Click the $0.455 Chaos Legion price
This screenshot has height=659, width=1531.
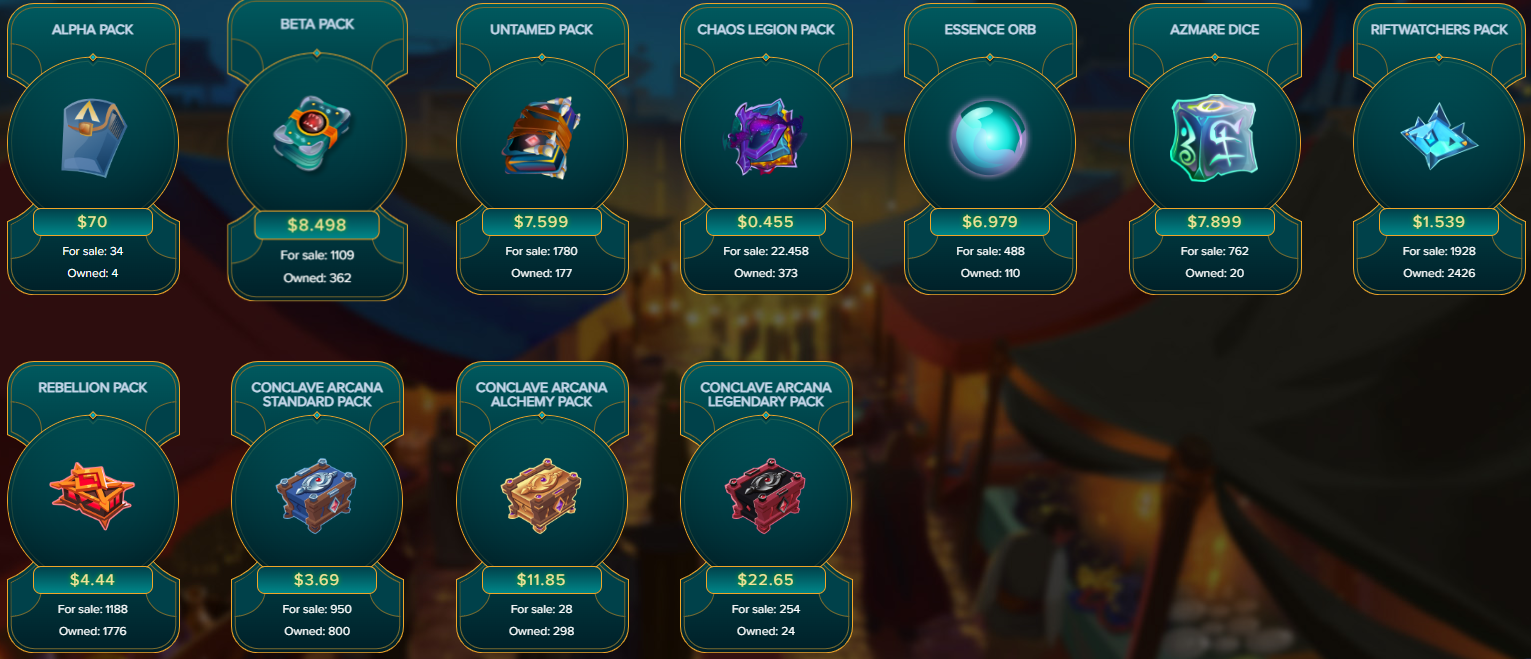766,222
